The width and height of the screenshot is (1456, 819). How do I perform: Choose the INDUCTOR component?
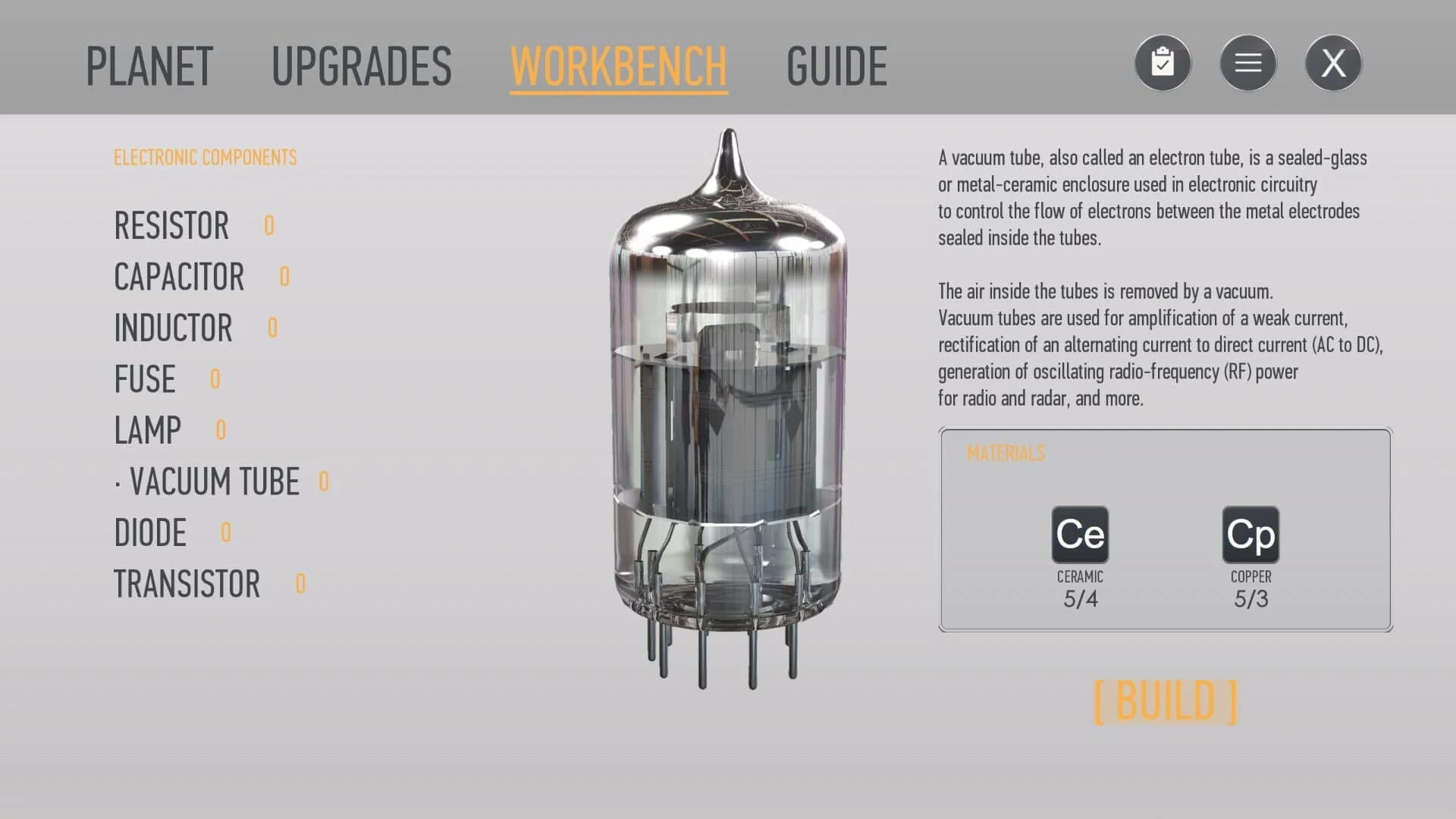174,328
